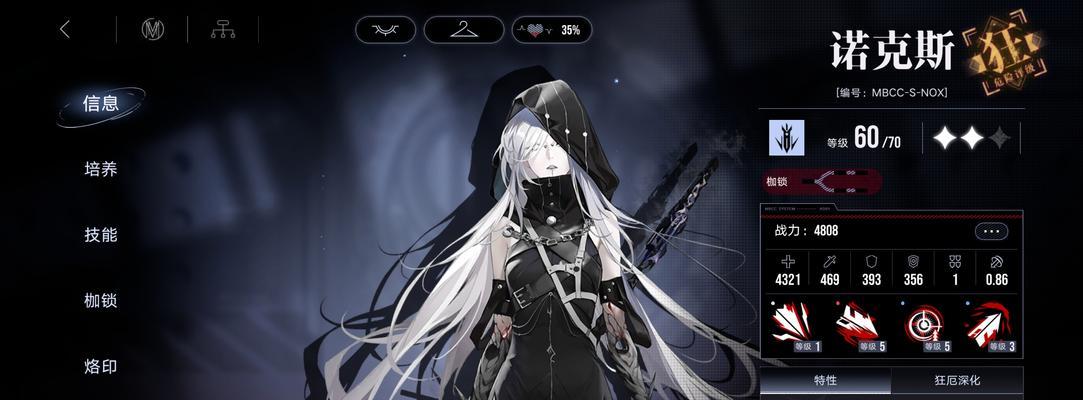Screen dimensions: 1083x400
Task: Go back with the arrow button
Action: 65,30
